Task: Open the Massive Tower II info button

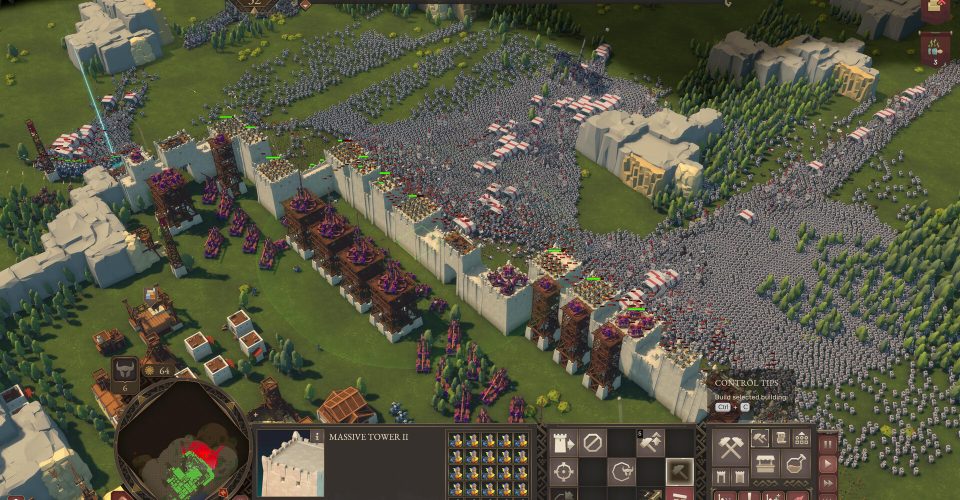Action: coord(318,437)
